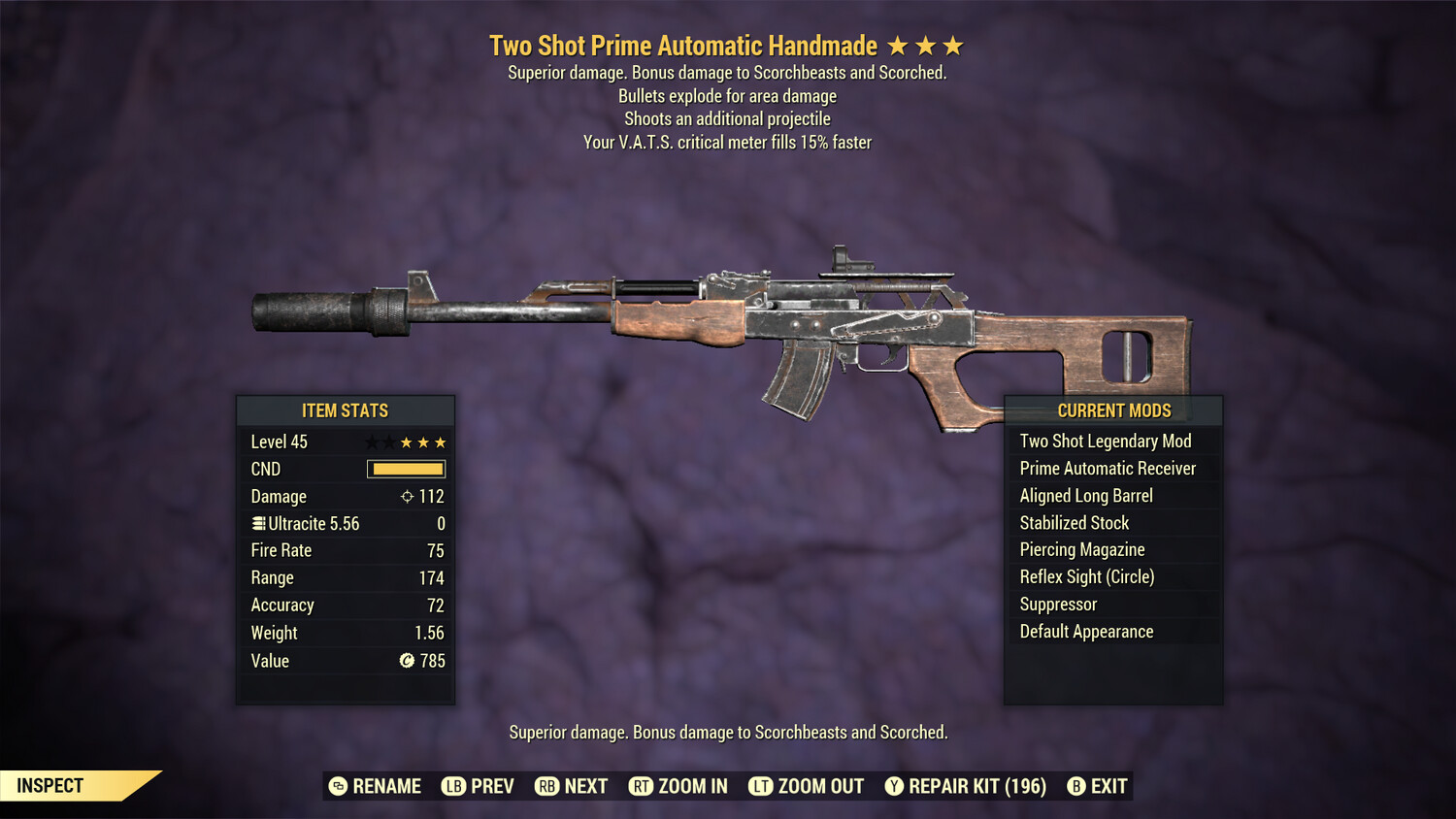Select the Suppressor mod entry
The width and height of the screenshot is (1456, 819).
1058,604
